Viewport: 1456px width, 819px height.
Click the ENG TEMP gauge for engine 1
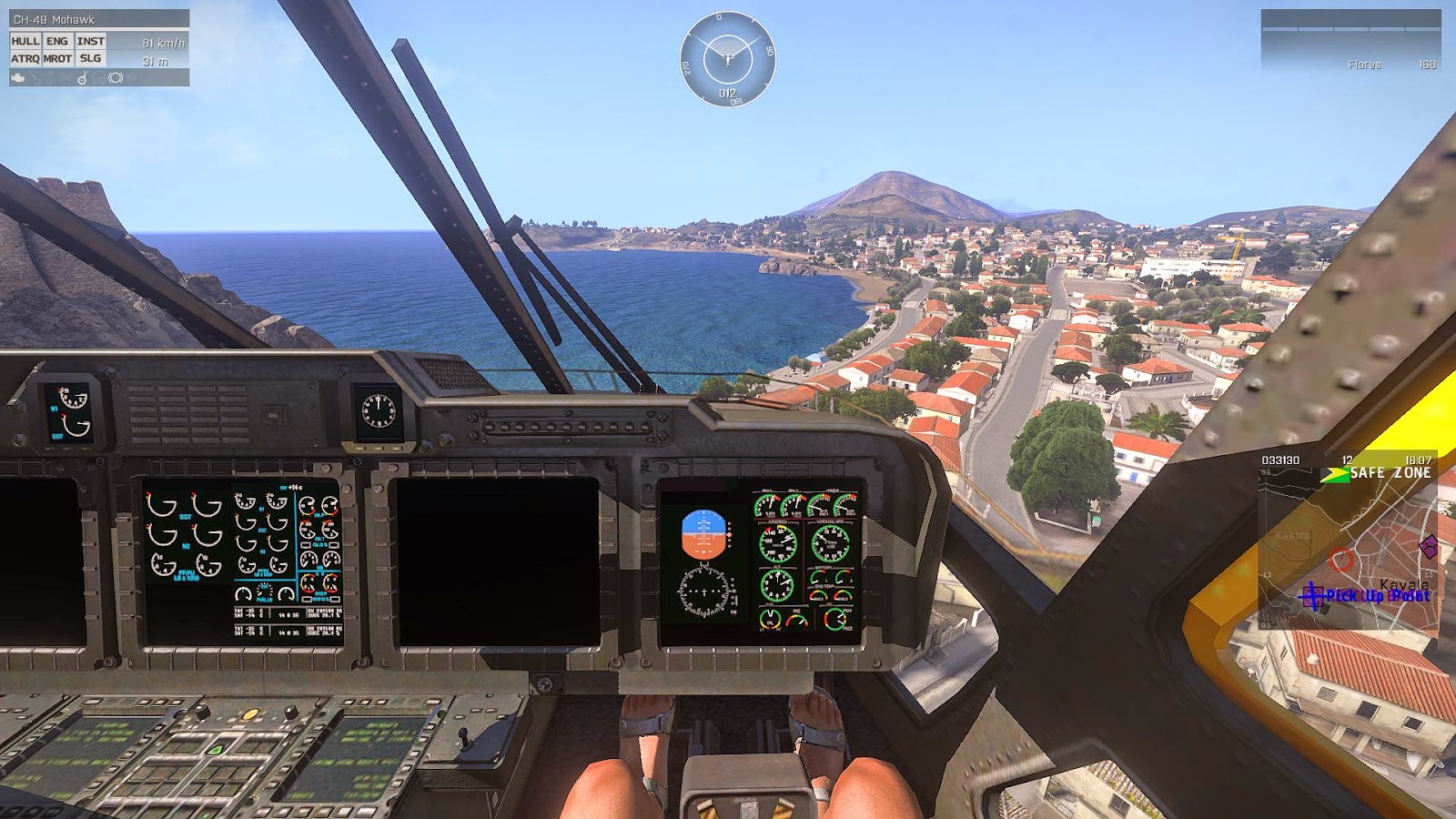click(x=819, y=594)
